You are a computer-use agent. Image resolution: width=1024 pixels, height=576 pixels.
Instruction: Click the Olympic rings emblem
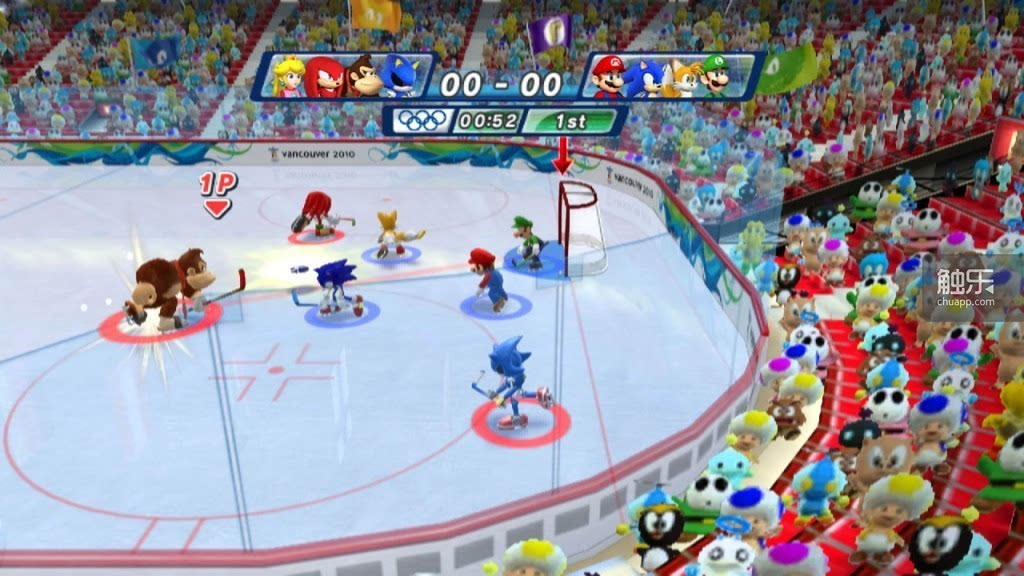(x=423, y=121)
